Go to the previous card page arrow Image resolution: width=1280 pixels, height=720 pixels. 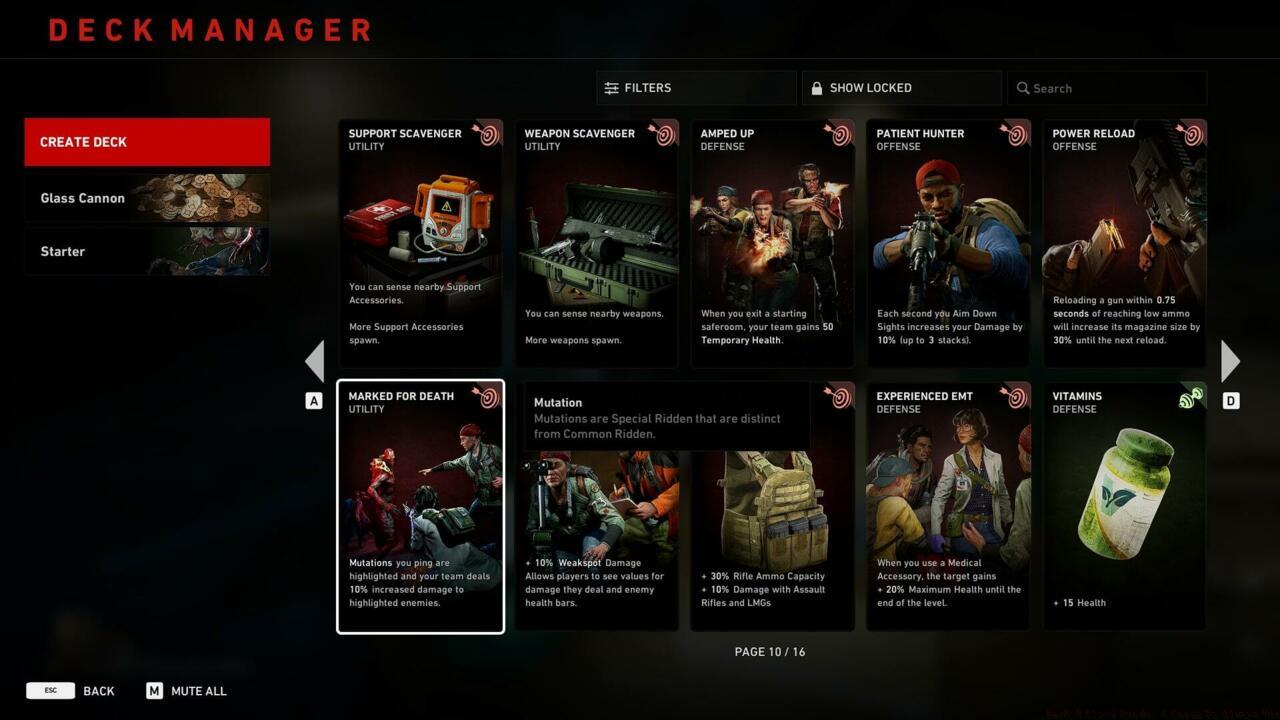[x=315, y=361]
